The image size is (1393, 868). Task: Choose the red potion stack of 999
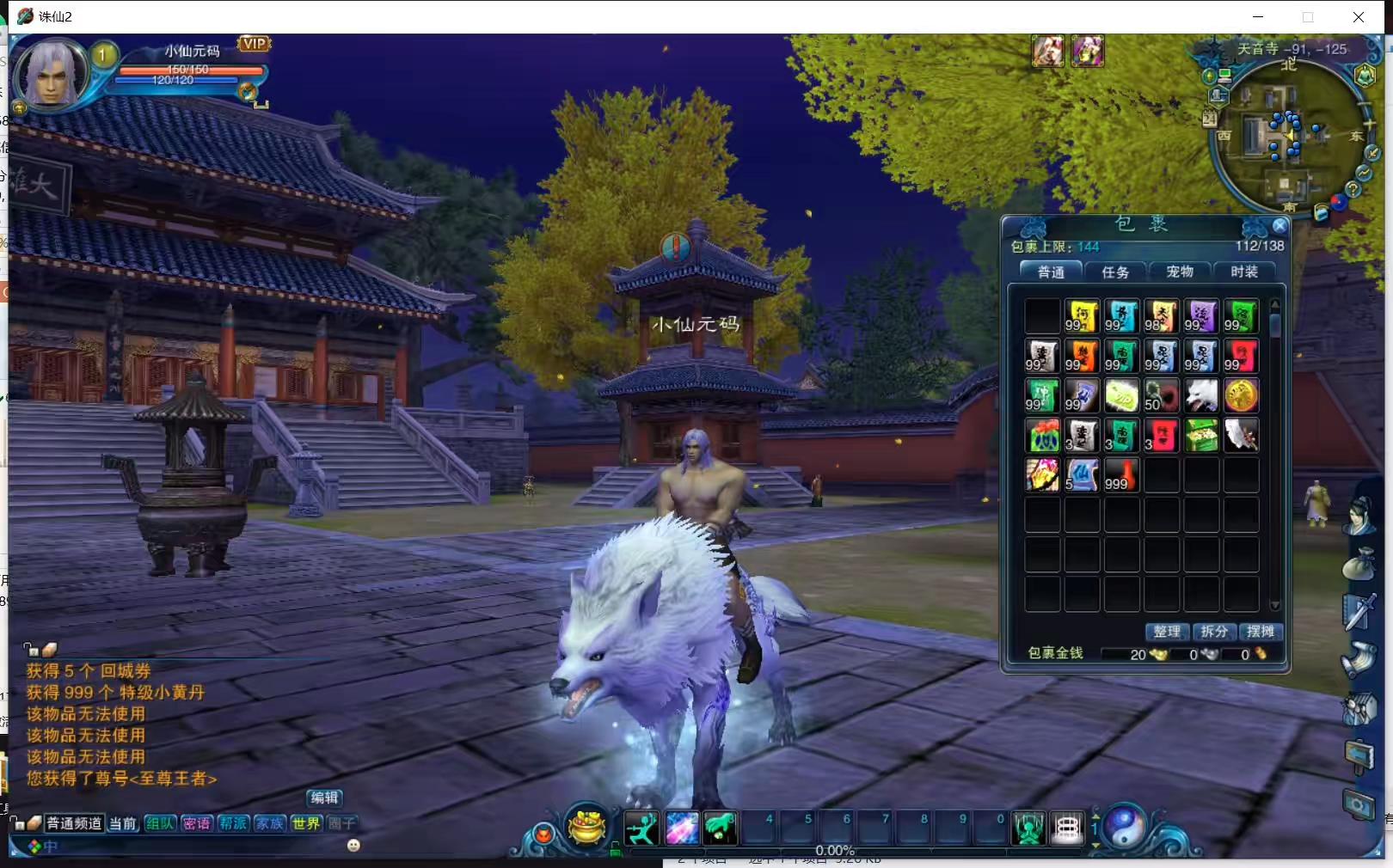[1121, 475]
